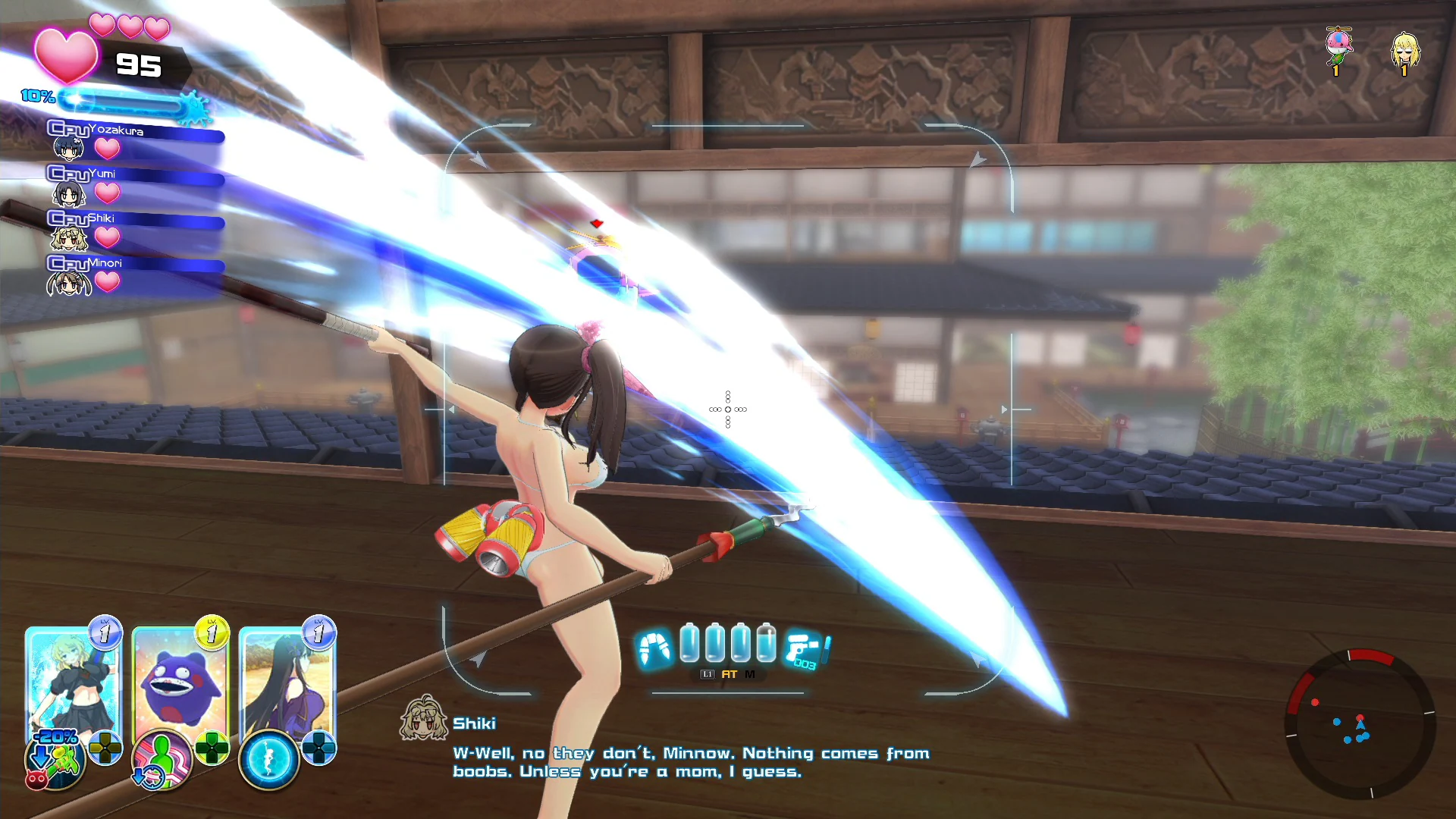This screenshot has height=819, width=1456.
Task: Click Shiki's dialogue portrait near the subtitle
Action: coord(423,719)
